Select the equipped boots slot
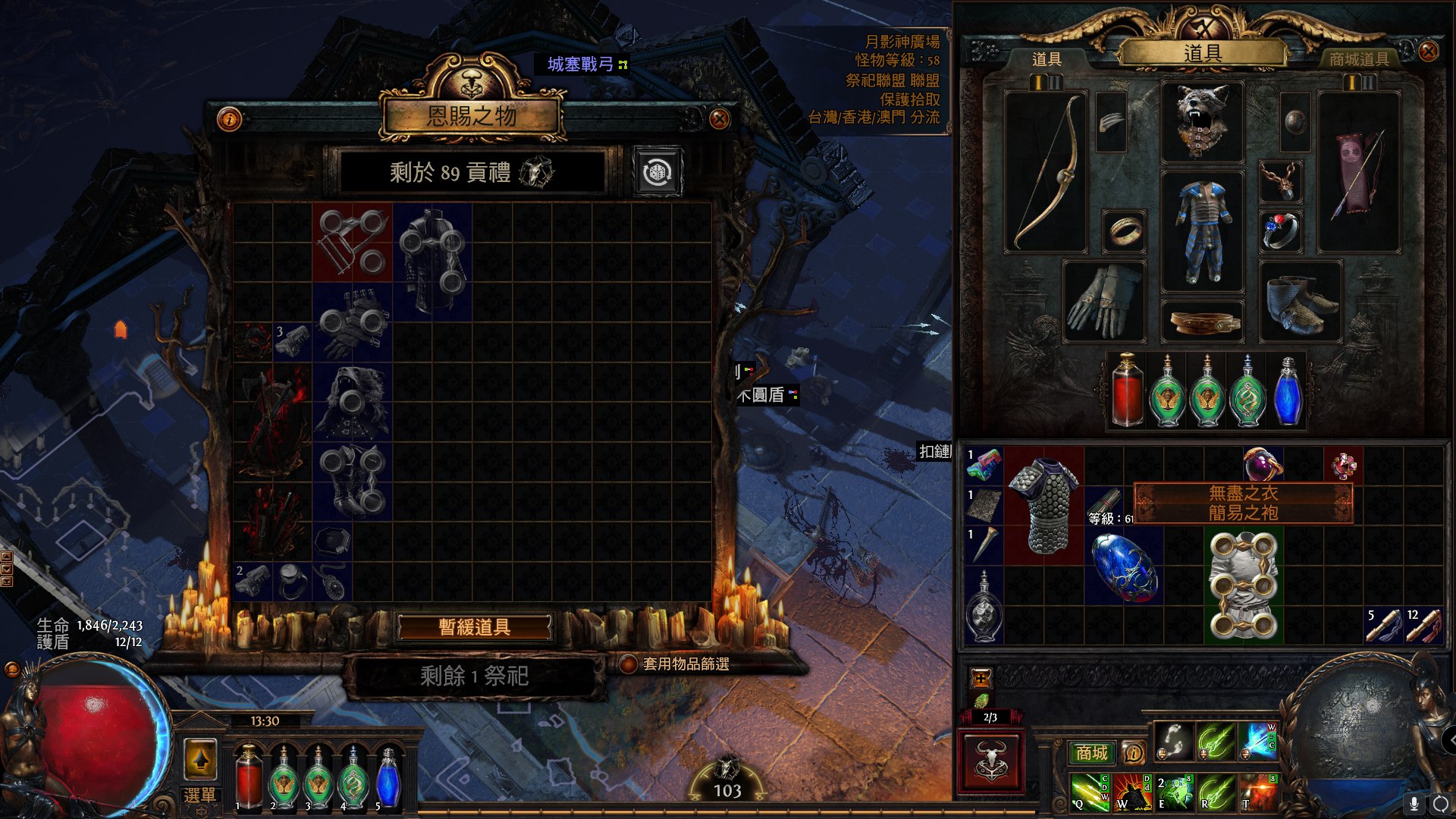The image size is (1456, 819). [1301, 301]
